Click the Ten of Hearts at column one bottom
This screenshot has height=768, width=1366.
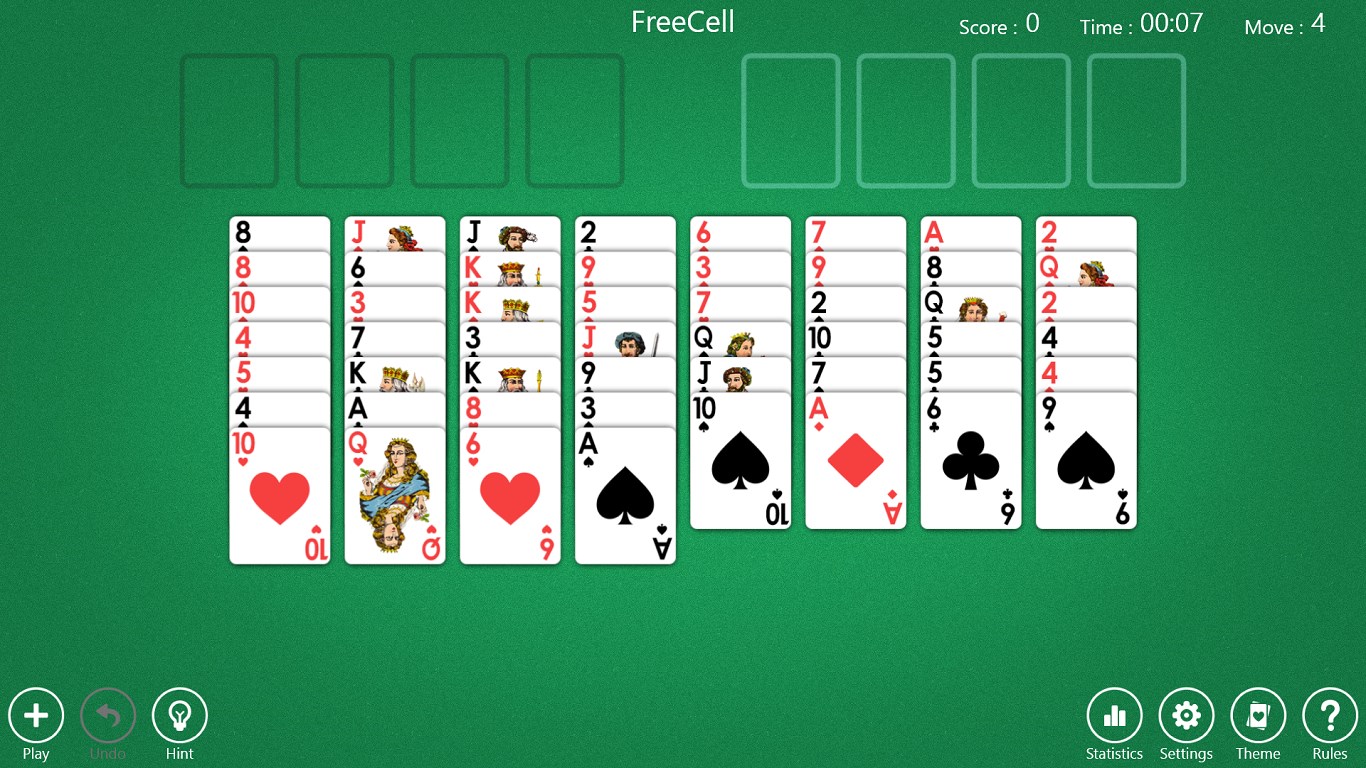click(x=279, y=495)
